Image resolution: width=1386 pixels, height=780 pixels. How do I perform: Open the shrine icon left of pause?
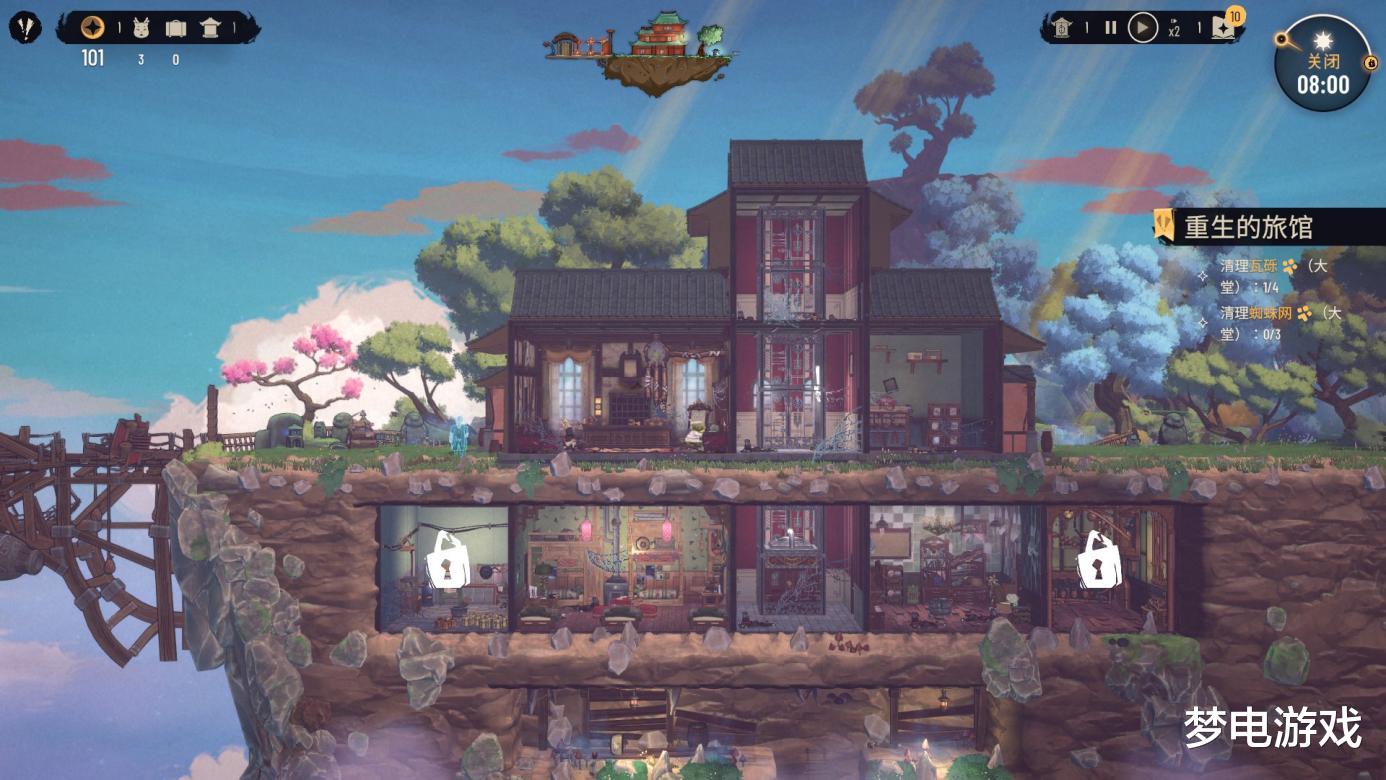(1062, 28)
